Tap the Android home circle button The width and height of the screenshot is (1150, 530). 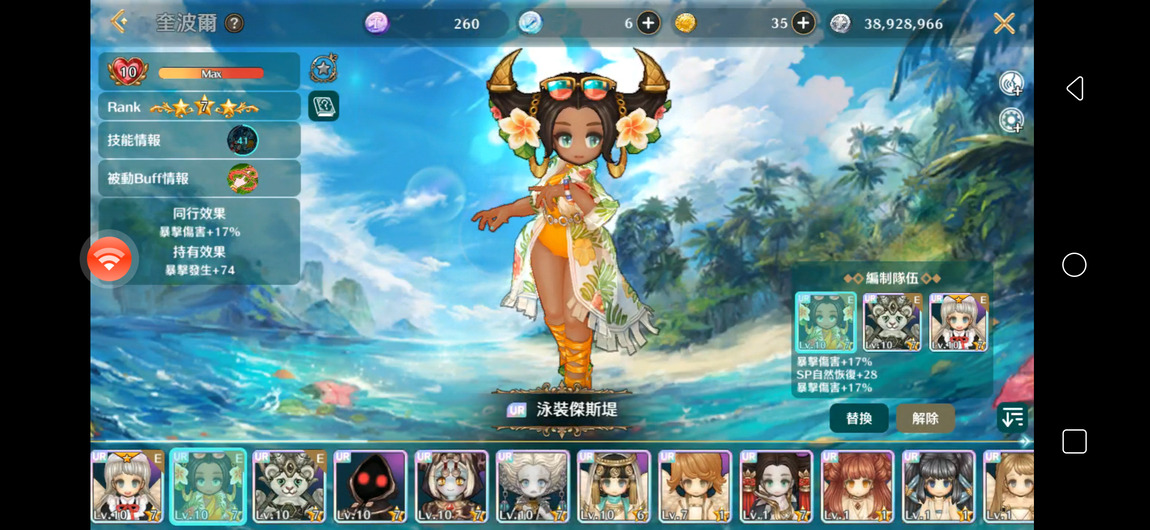pos(1074,265)
